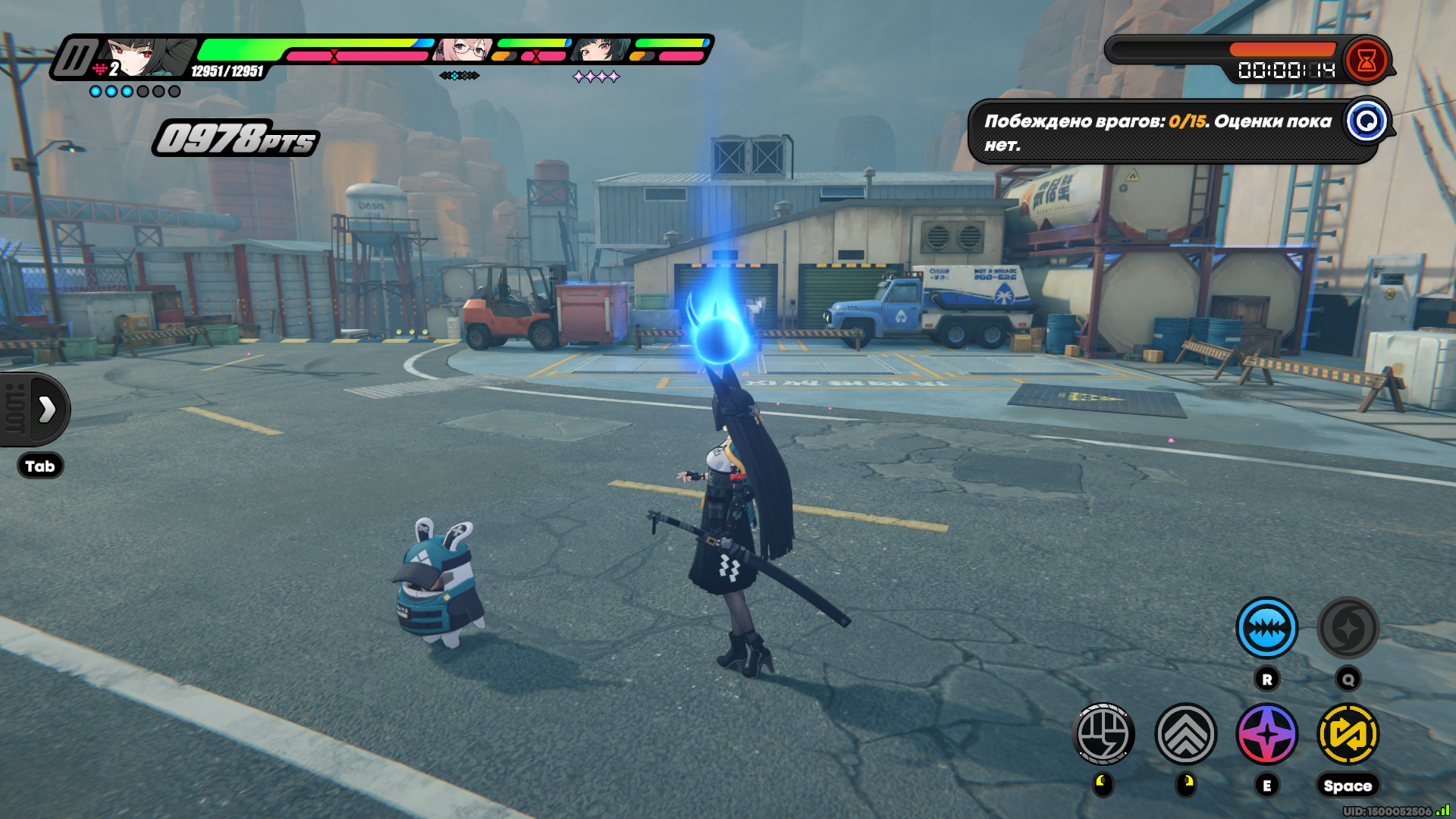Trigger the purple star EX skill
The height and width of the screenshot is (819, 1456).
[1266, 734]
